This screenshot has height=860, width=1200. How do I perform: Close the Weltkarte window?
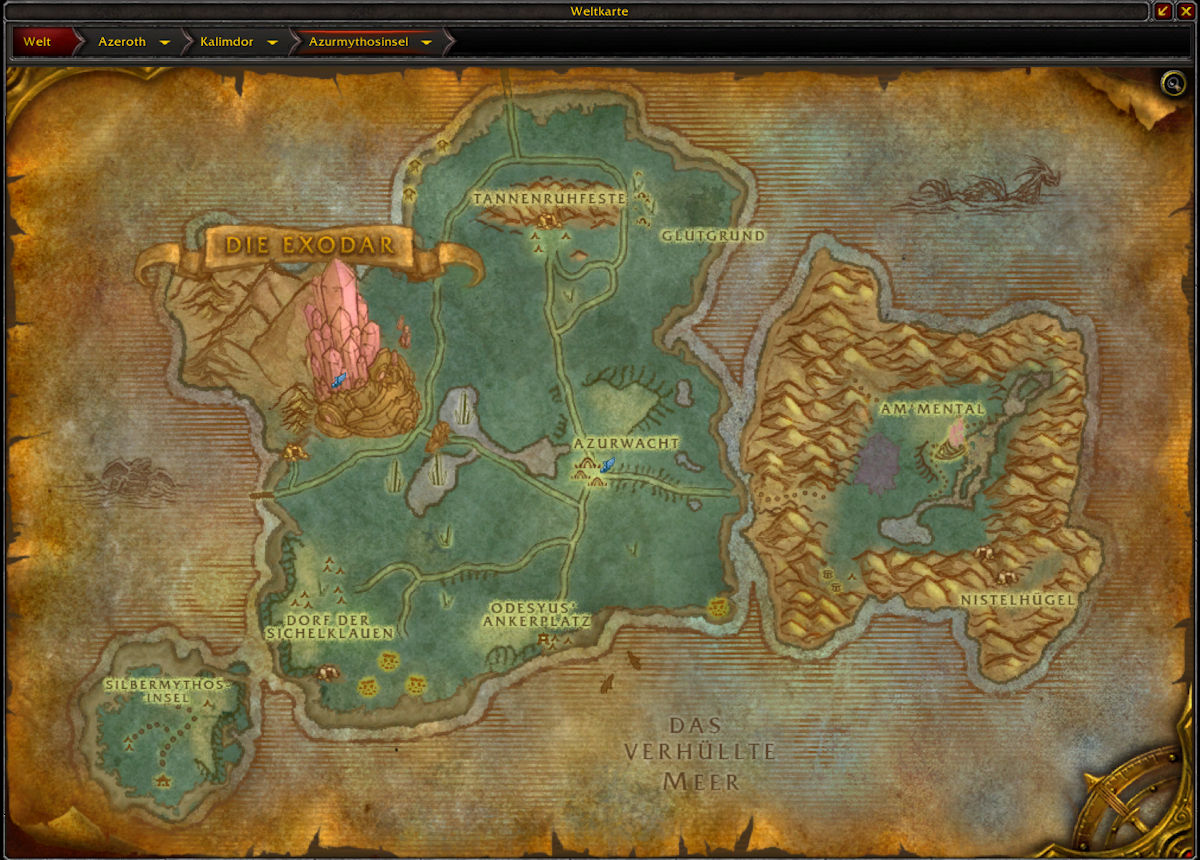click(x=1186, y=11)
